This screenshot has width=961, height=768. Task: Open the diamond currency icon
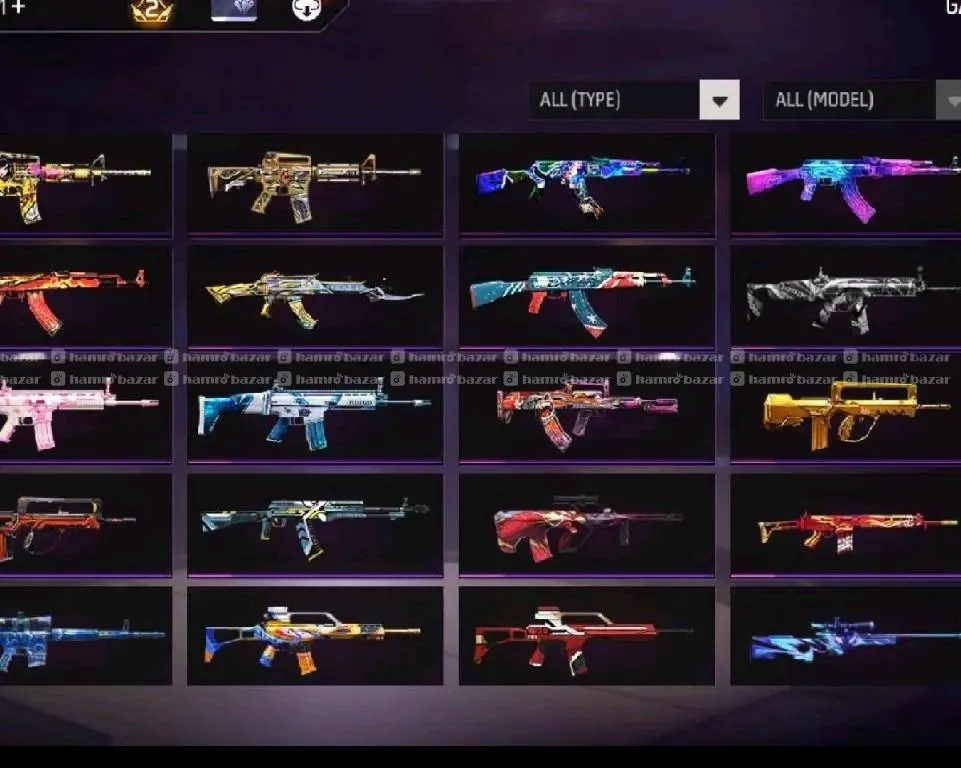coord(234,10)
